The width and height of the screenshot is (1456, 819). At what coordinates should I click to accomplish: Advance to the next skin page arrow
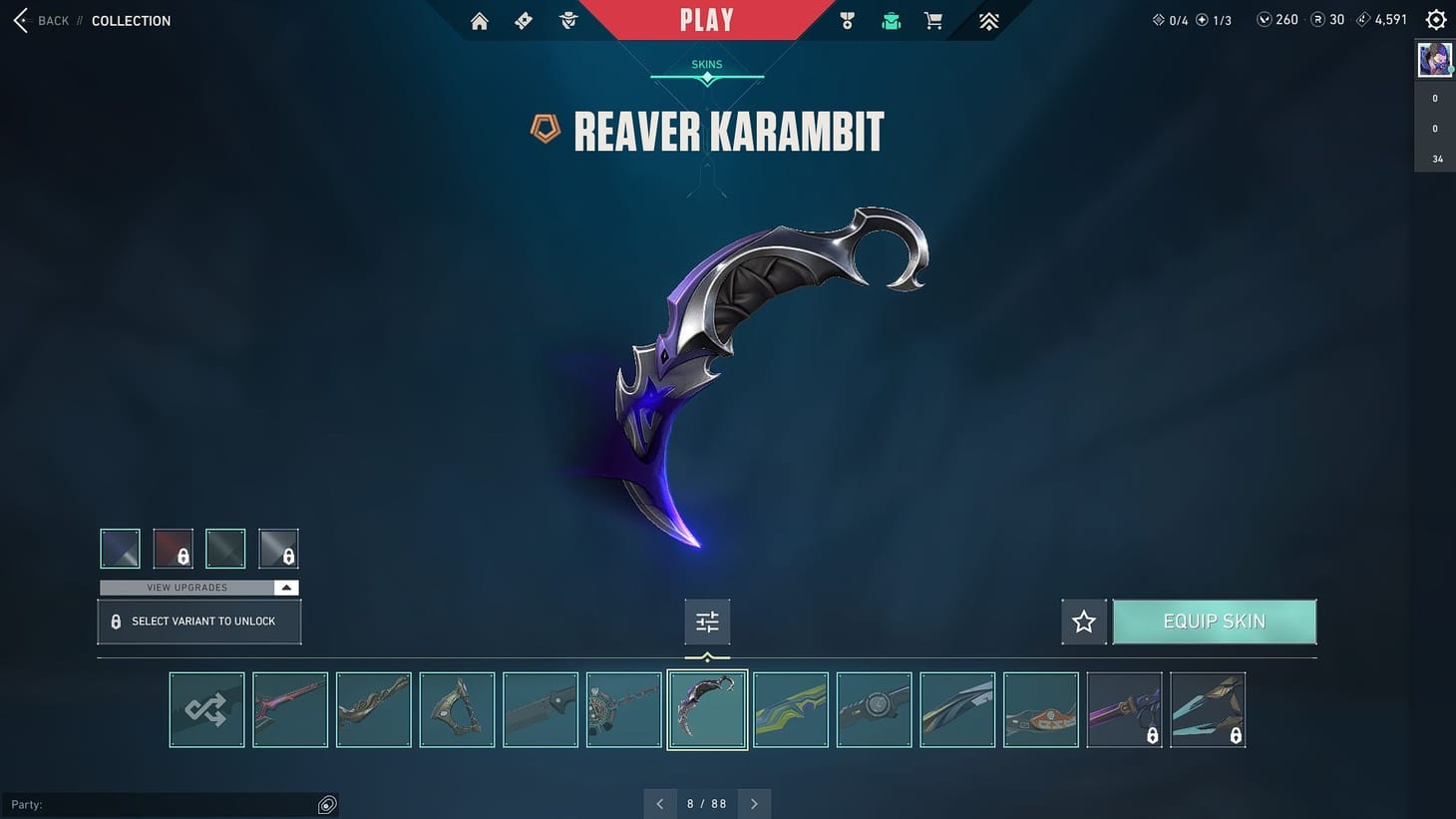click(754, 803)
